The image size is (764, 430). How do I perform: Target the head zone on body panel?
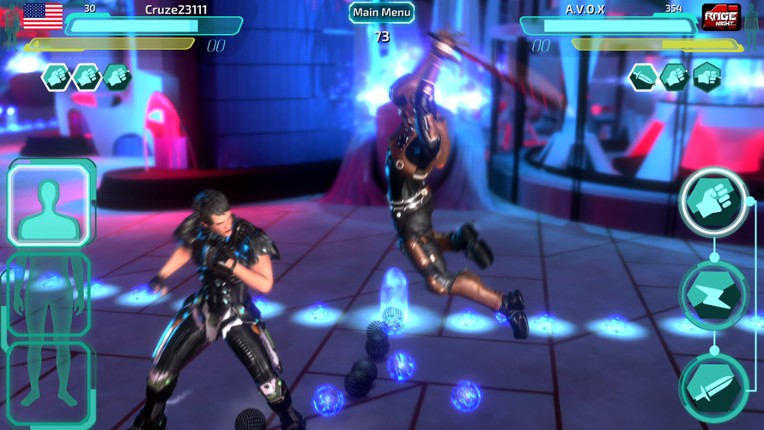click(x=50, y=204)
